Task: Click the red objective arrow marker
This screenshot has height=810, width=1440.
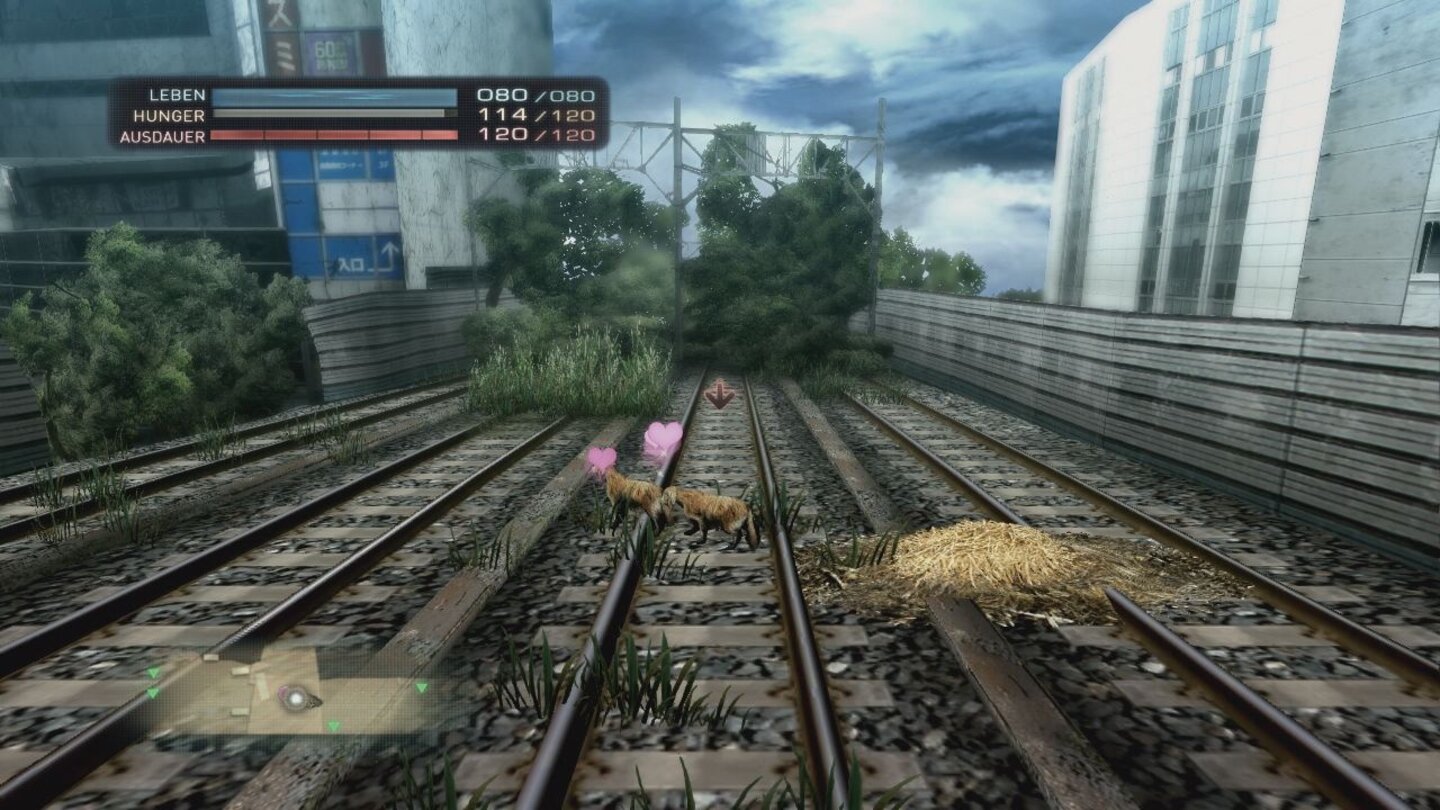Action: (720, 395)
